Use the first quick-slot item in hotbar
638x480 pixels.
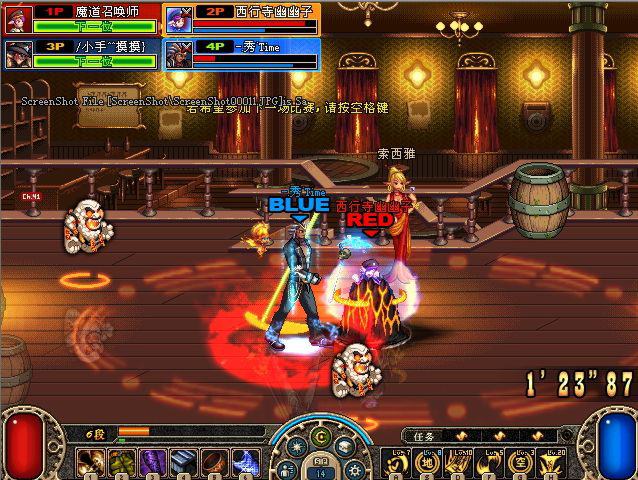tap(93, 462)
